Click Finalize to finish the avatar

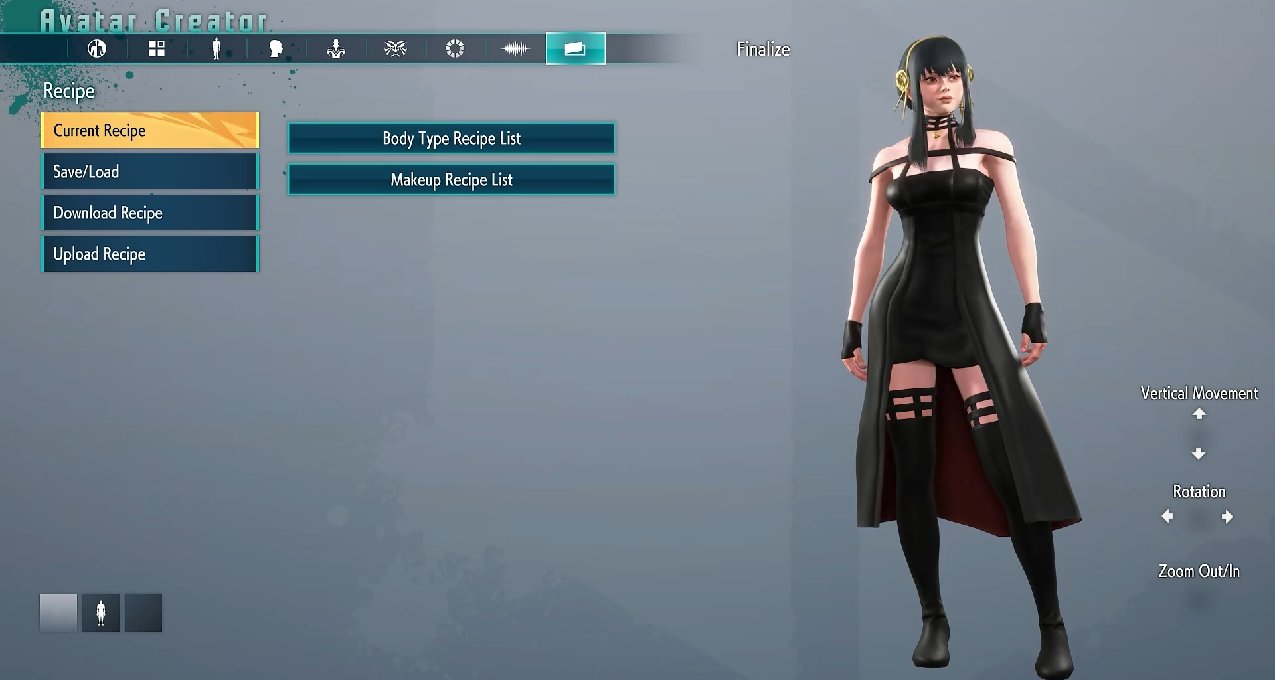763,49
